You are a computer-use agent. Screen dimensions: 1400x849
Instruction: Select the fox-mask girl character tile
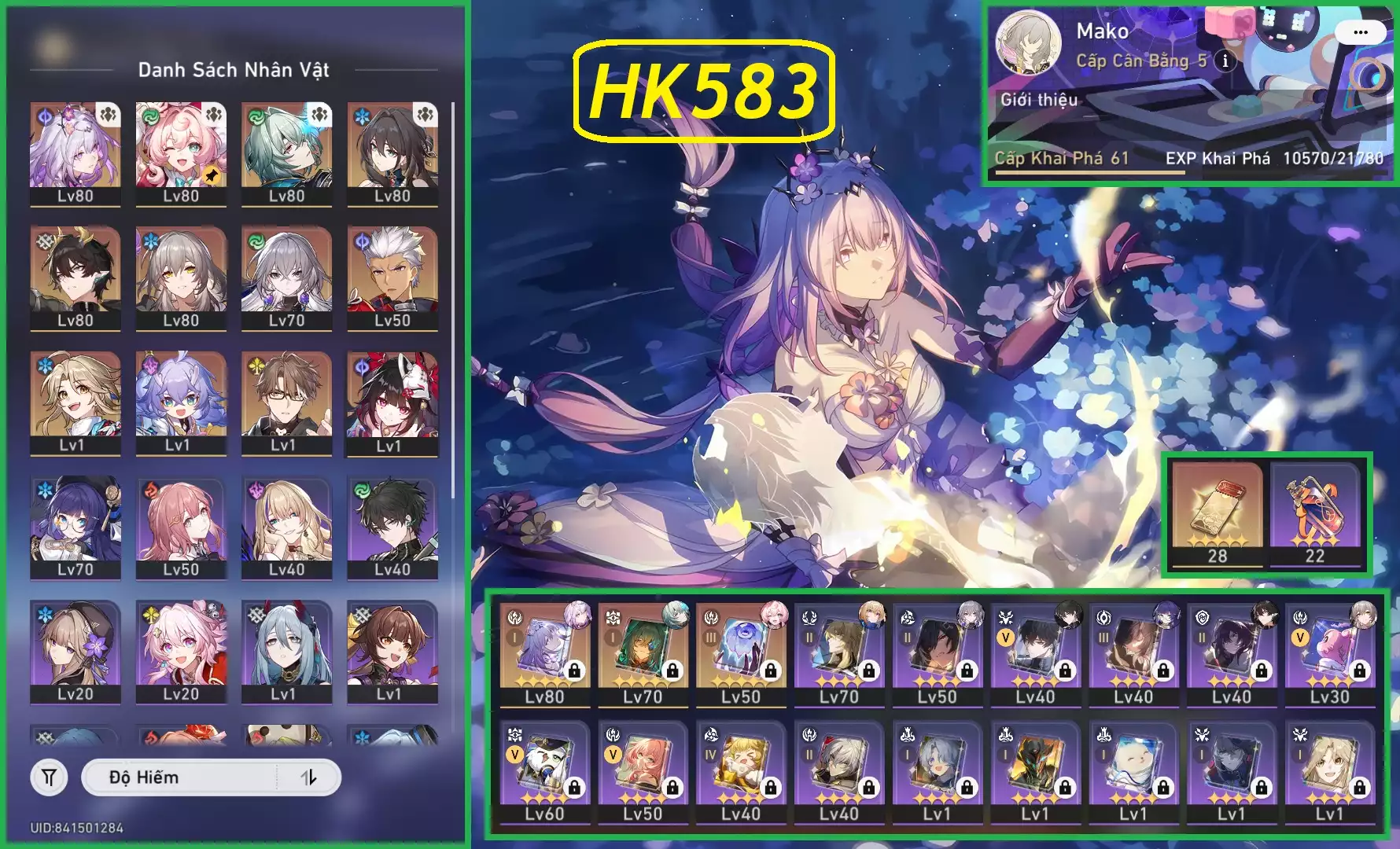point(392,401)
